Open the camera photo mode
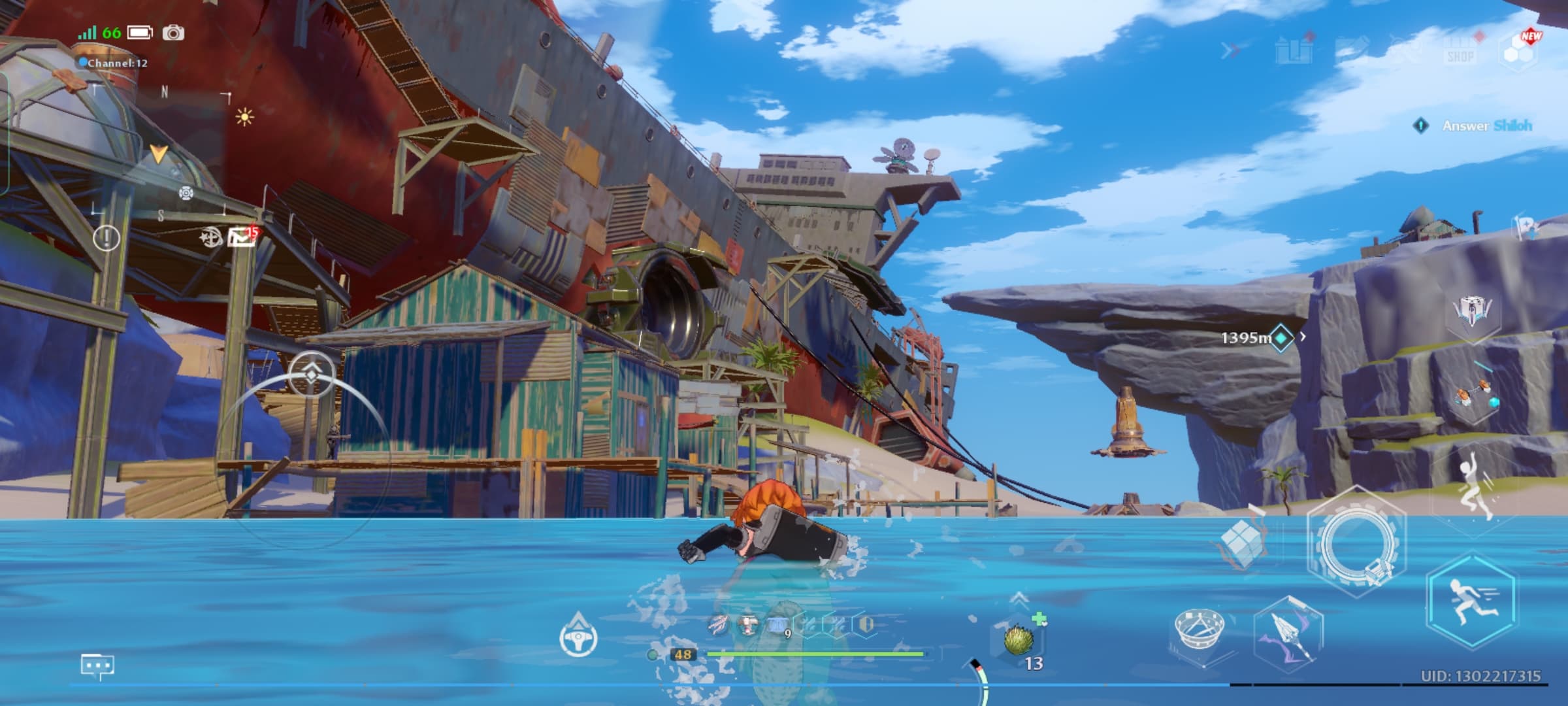This screenshot has height=706, width=1568. pyautogui.click(x=173, y=33)
